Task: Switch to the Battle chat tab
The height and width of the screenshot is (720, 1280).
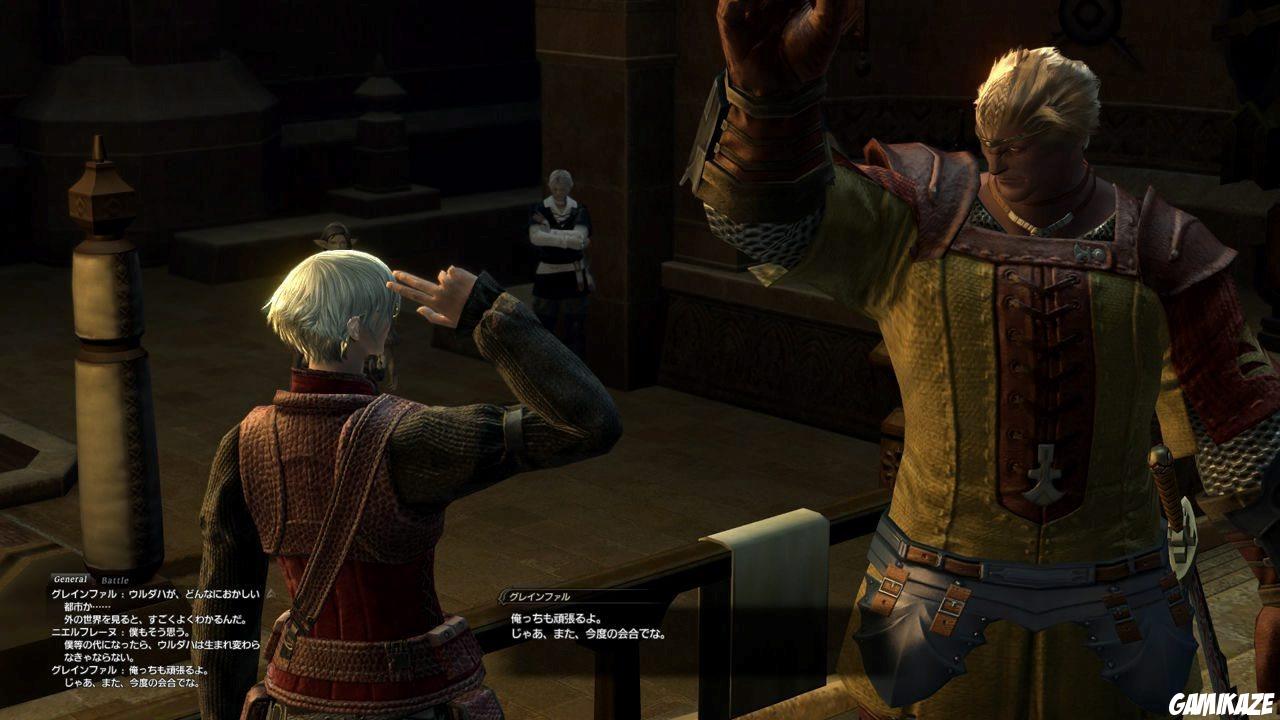Action: coord(115,579)
